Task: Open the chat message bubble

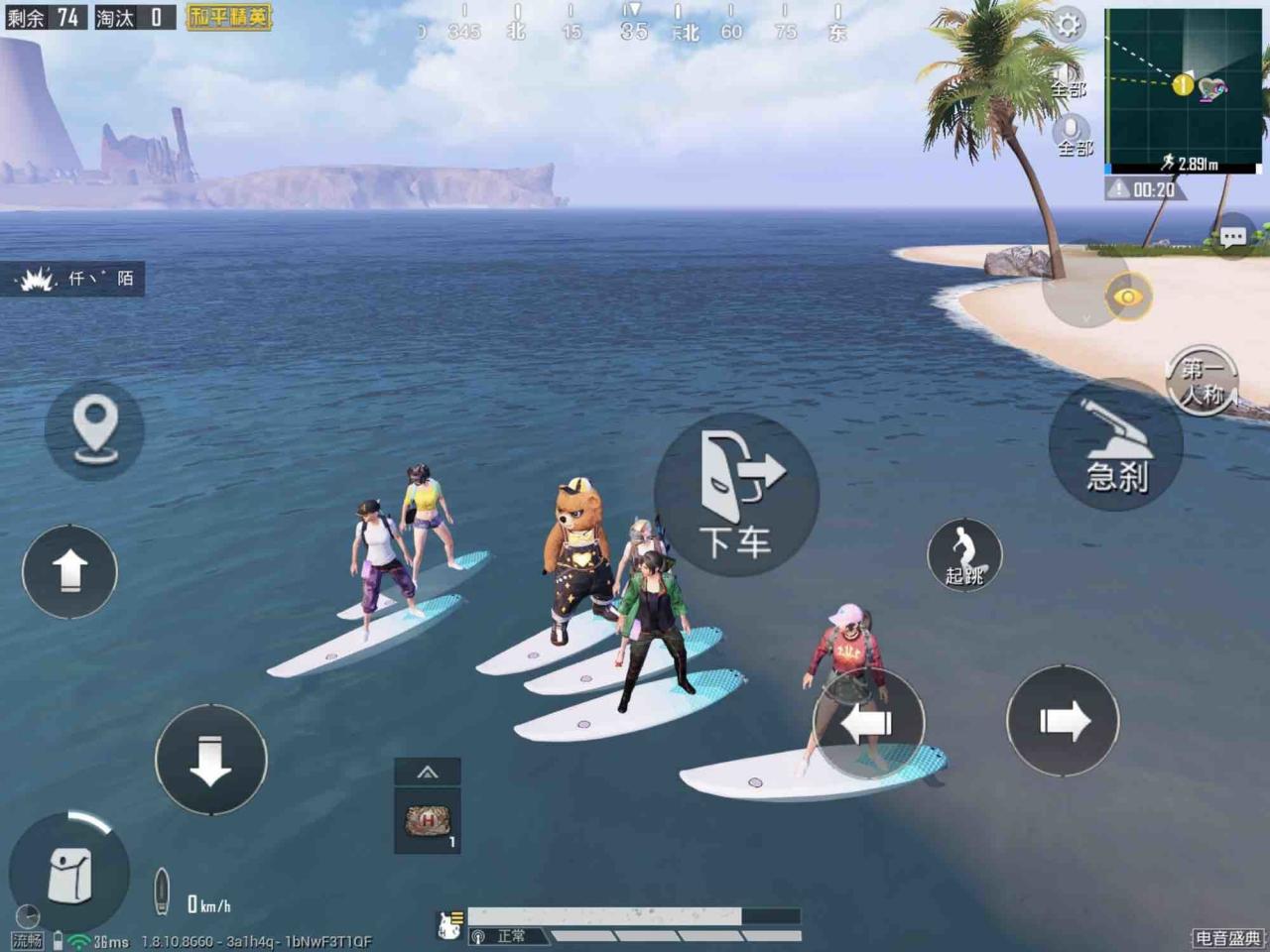Action: [x=1233, y=237]
